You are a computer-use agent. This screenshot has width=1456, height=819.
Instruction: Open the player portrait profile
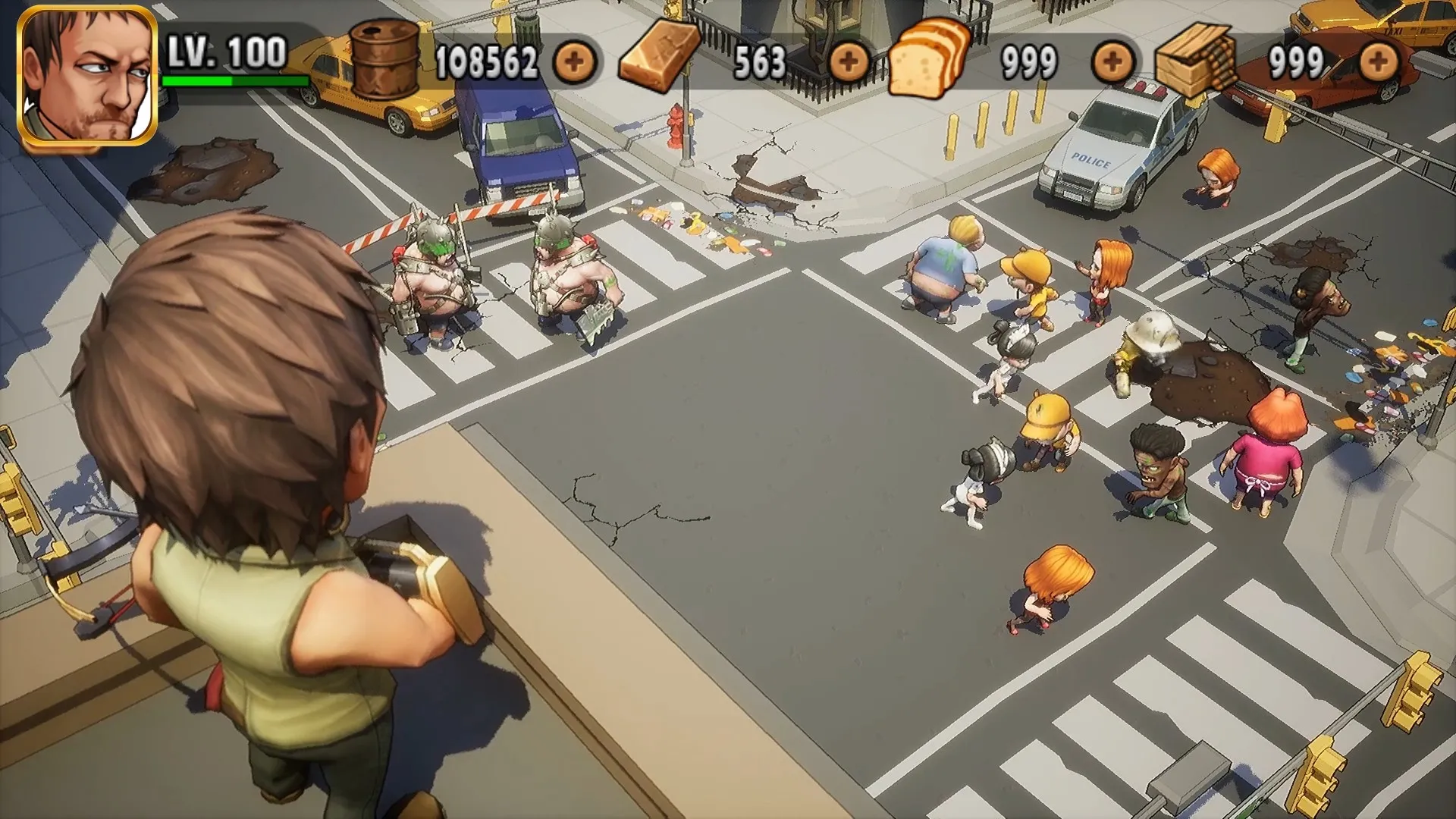pyautogui.click(x=87, y=76)
